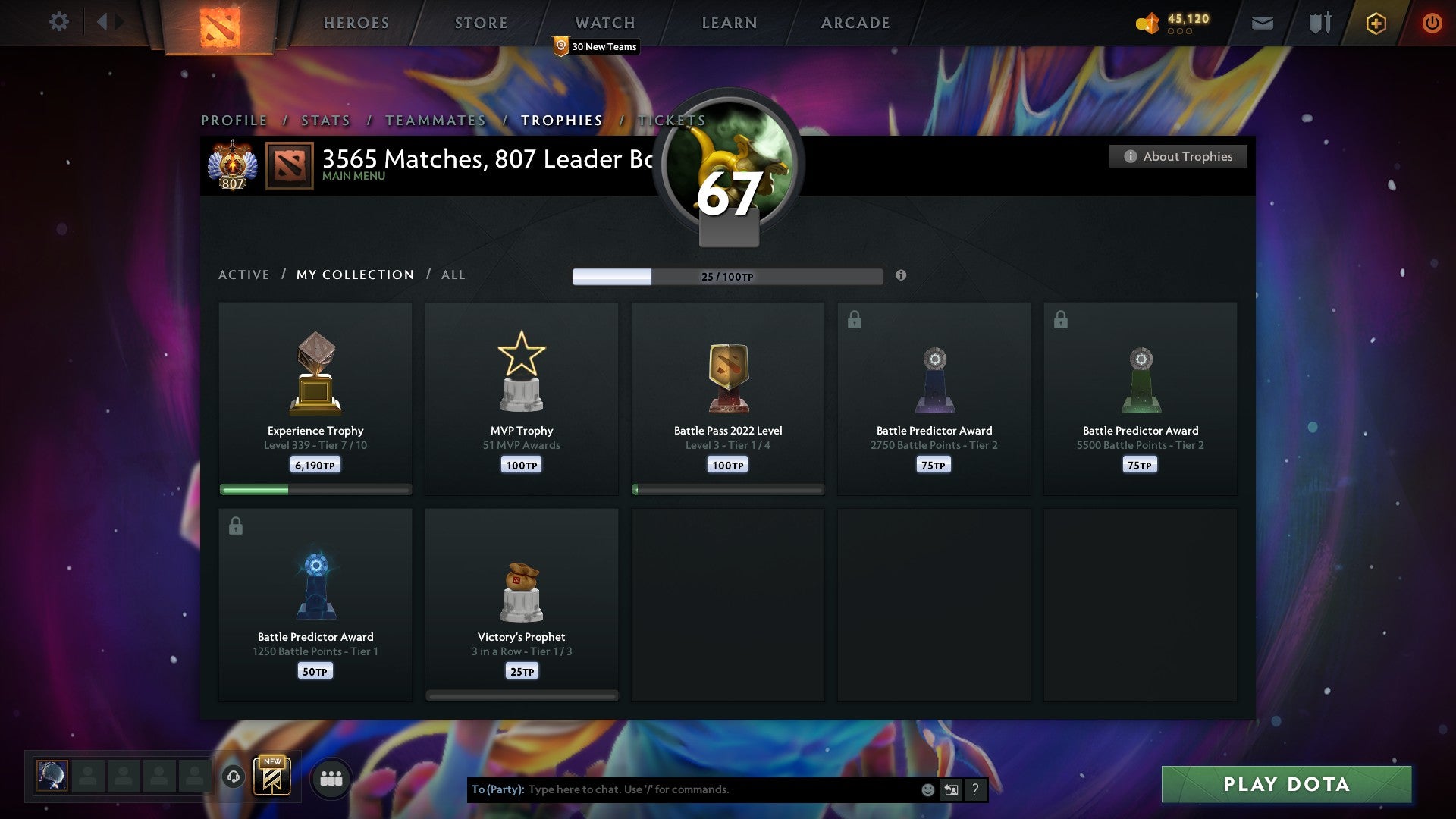Open the friends list icon near chat
The image size is (1456, 819).
click(x=331, y=777)
